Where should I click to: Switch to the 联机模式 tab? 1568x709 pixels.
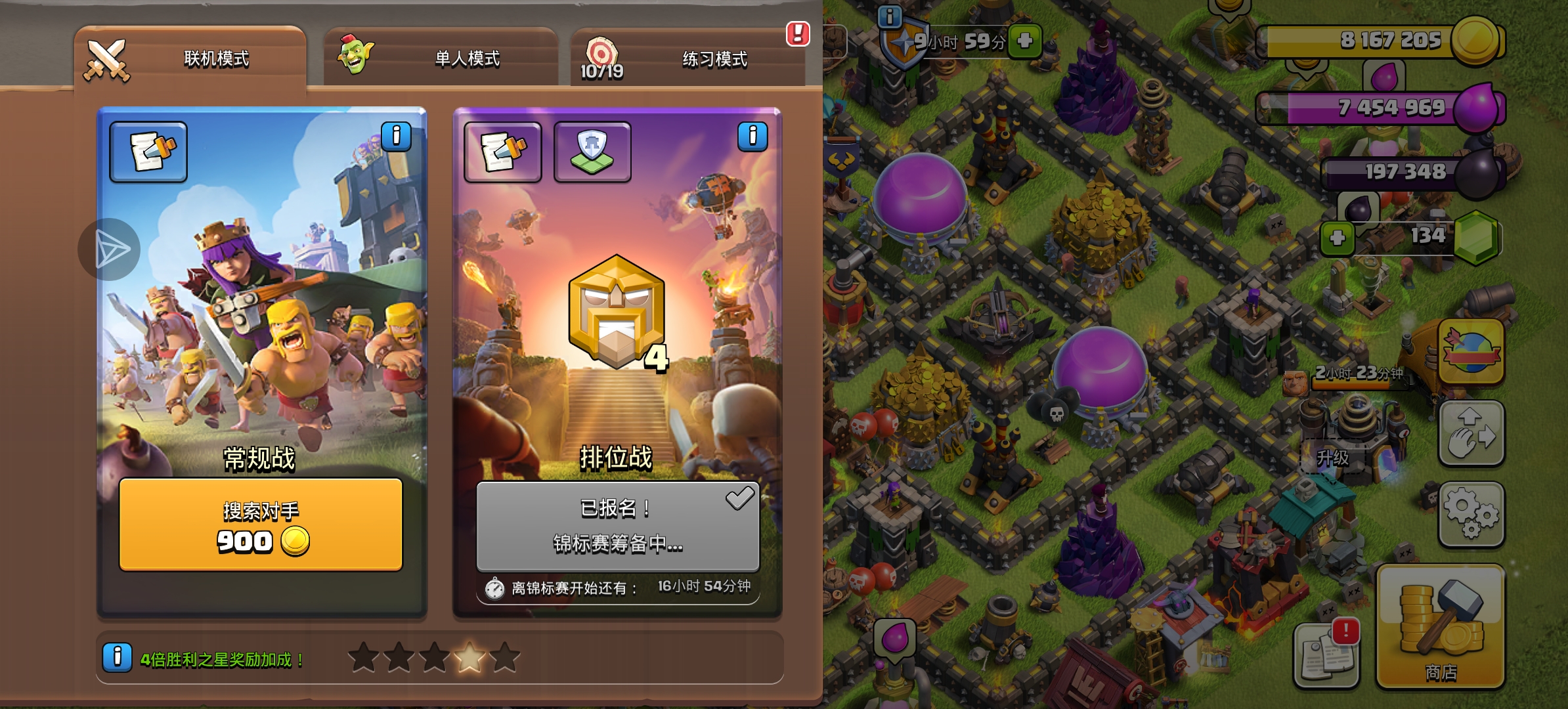pyautogui.click(x=190, y=59)
